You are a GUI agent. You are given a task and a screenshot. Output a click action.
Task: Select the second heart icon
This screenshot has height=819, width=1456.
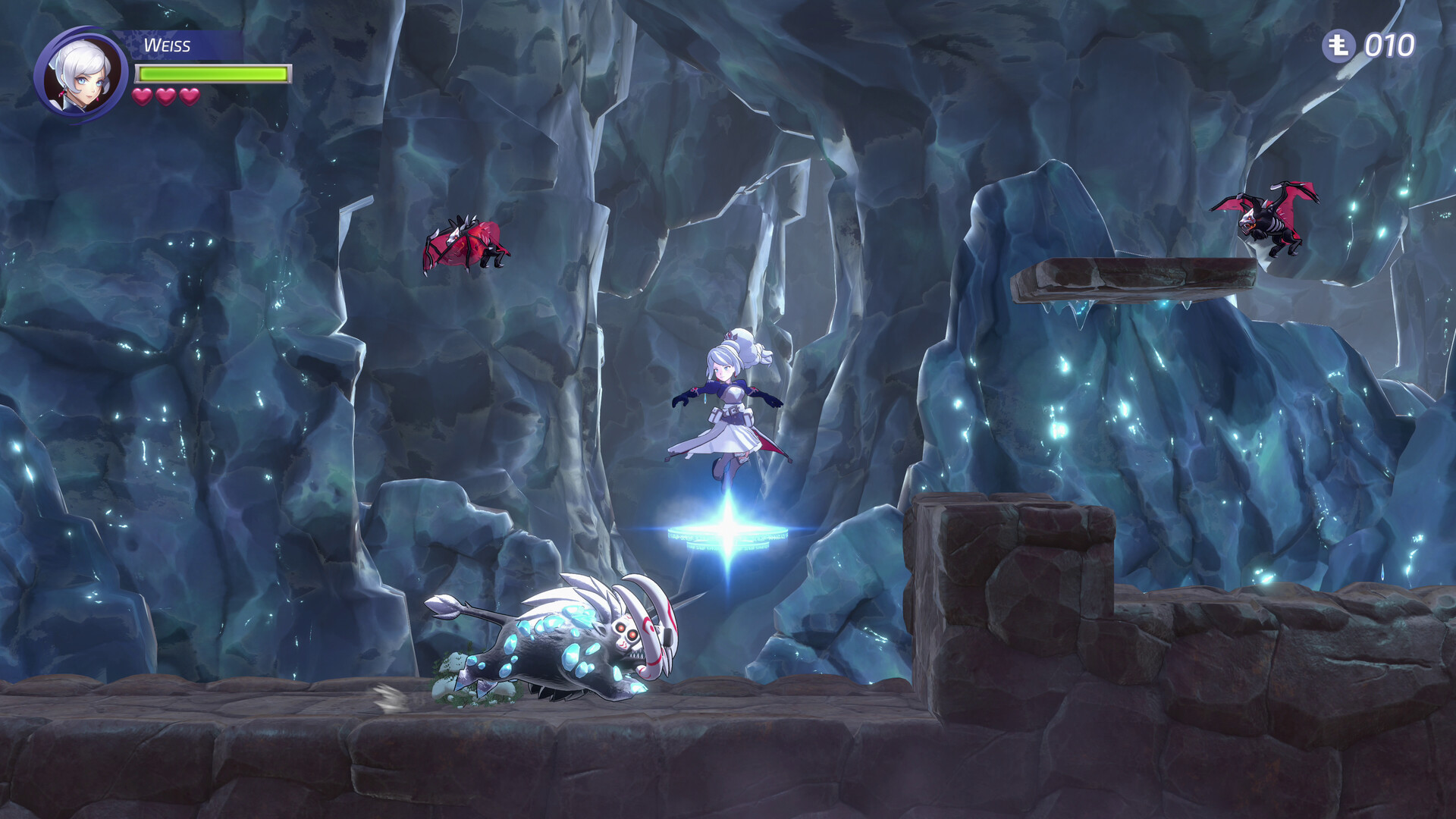tap(164, 97)
